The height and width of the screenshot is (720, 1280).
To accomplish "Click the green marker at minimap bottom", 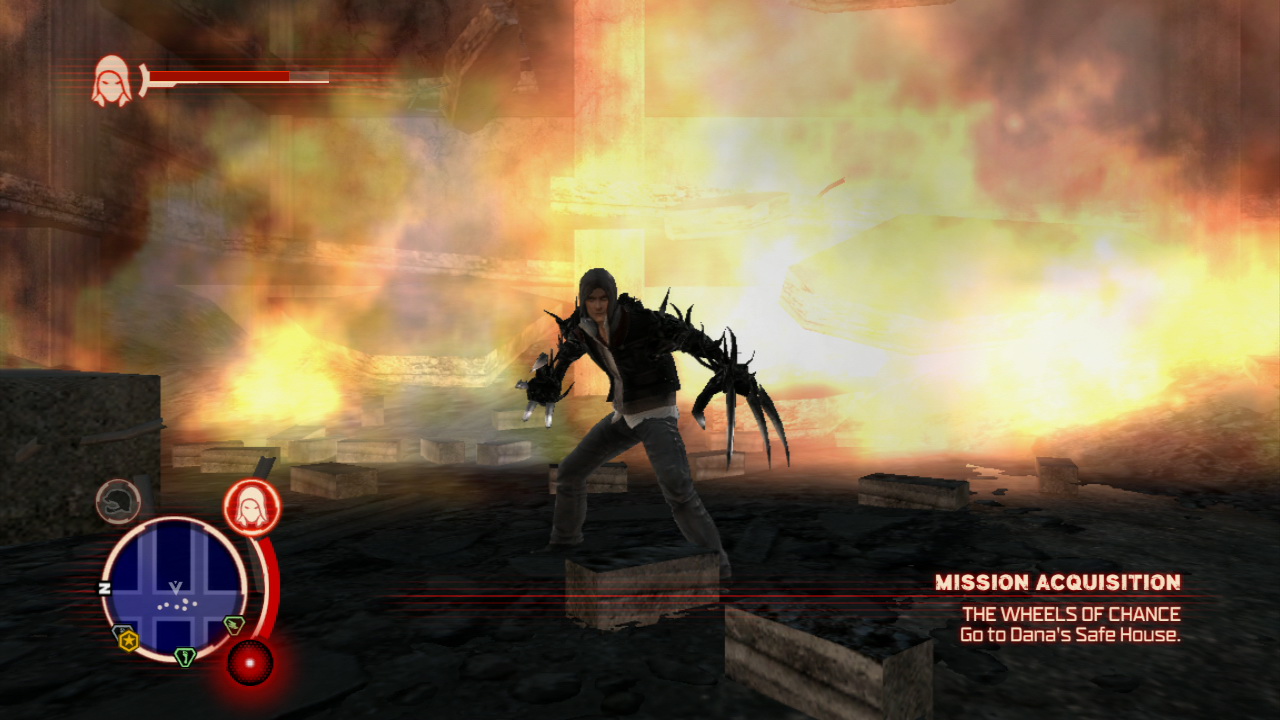I will pos(184,657).
